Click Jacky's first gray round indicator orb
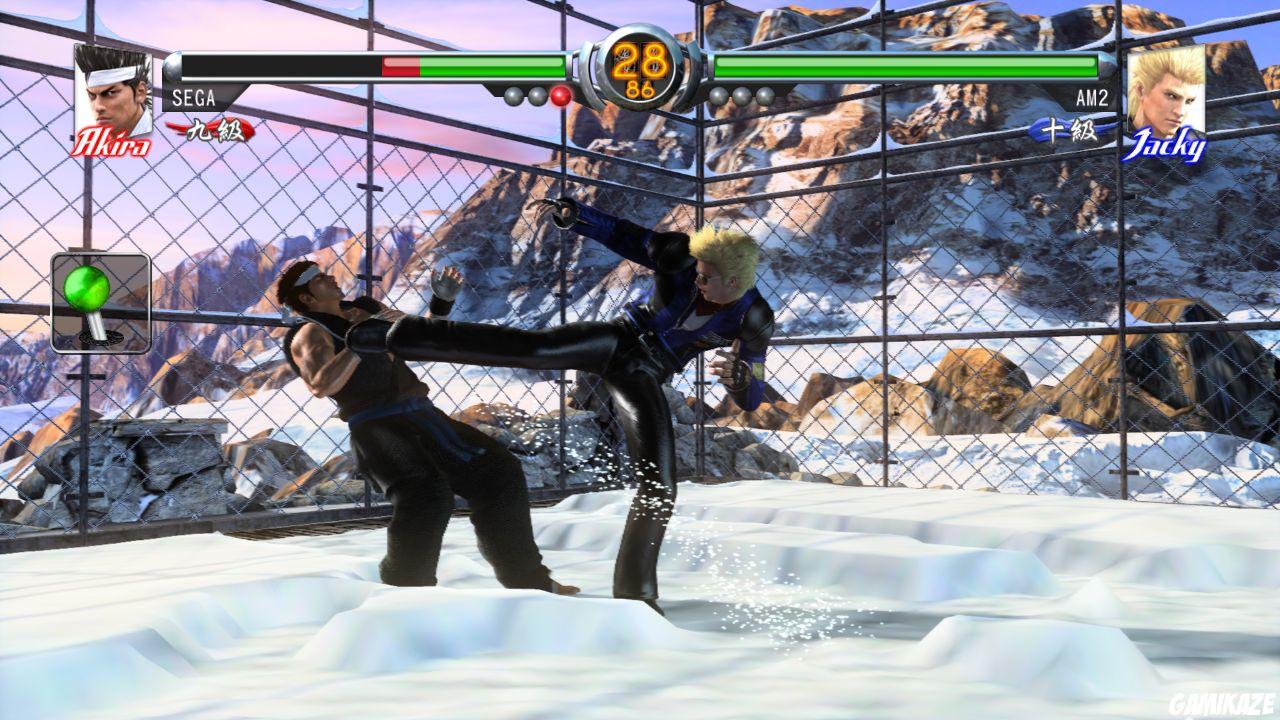The width and height of the screenshot is (1280, 720). [x=718, y=95]
